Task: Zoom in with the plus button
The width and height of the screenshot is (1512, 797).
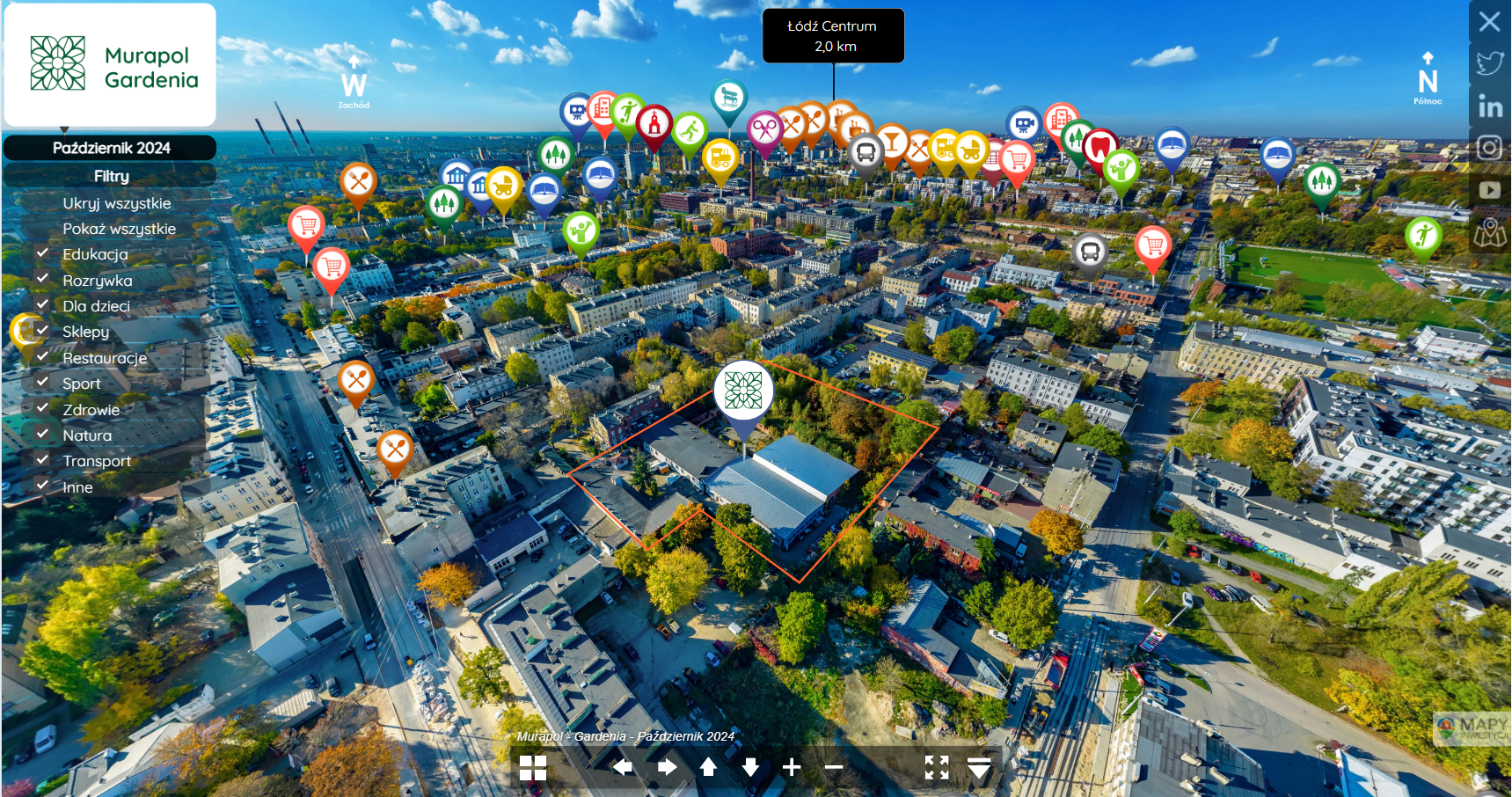Action: coord(792,767)
